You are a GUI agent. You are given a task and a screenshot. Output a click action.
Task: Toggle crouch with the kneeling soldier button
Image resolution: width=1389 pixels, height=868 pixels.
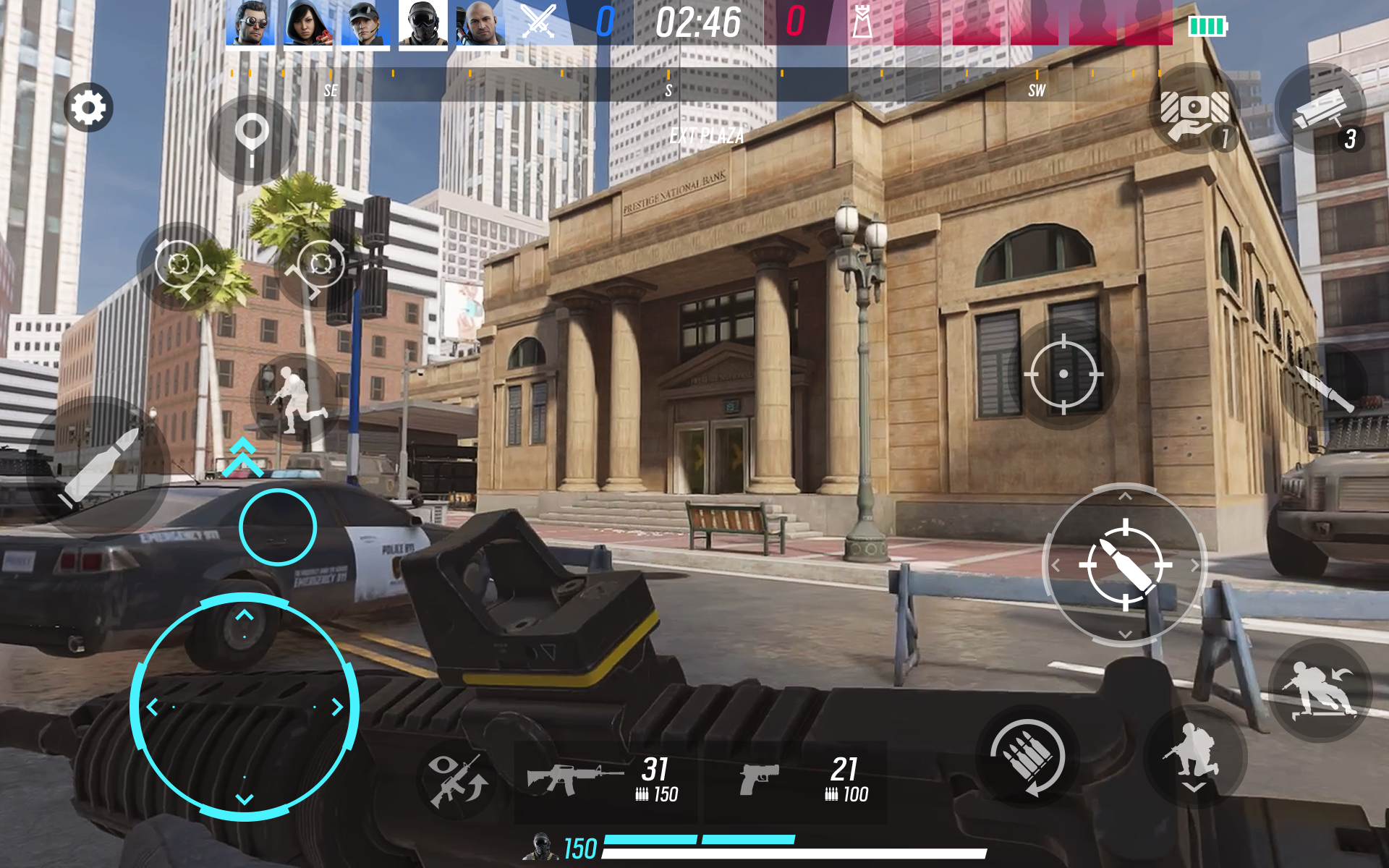coord(1194,757)
